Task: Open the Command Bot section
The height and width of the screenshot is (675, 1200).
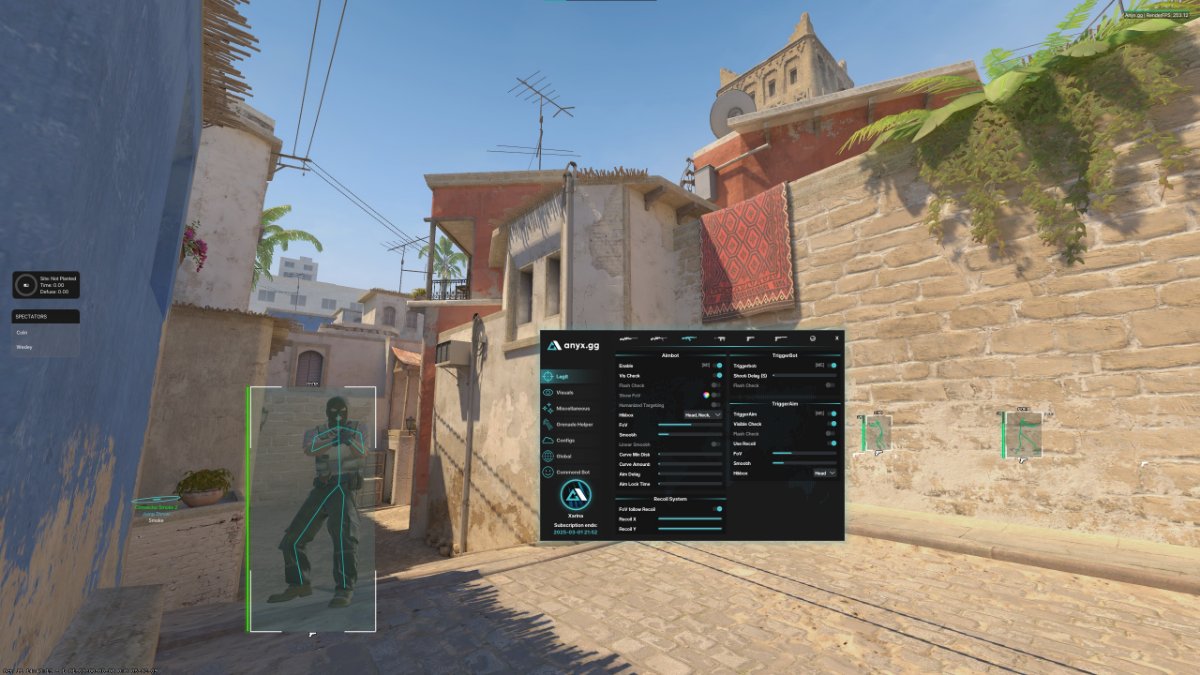Action: click(574, 471)
